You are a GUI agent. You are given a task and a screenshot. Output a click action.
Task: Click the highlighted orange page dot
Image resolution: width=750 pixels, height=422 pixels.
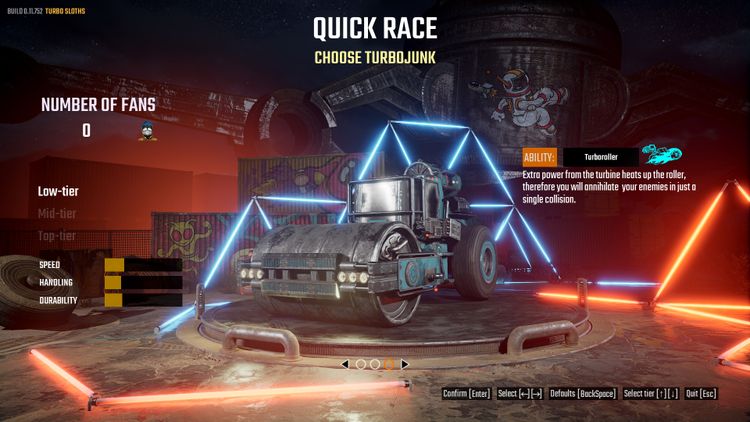tap(390, 364)
